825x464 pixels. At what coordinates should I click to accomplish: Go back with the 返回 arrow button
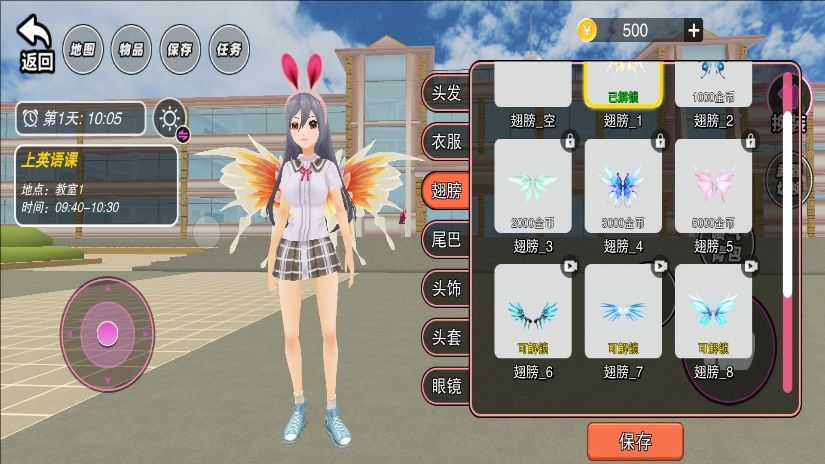pyautogui.click(x=36, y=42)
